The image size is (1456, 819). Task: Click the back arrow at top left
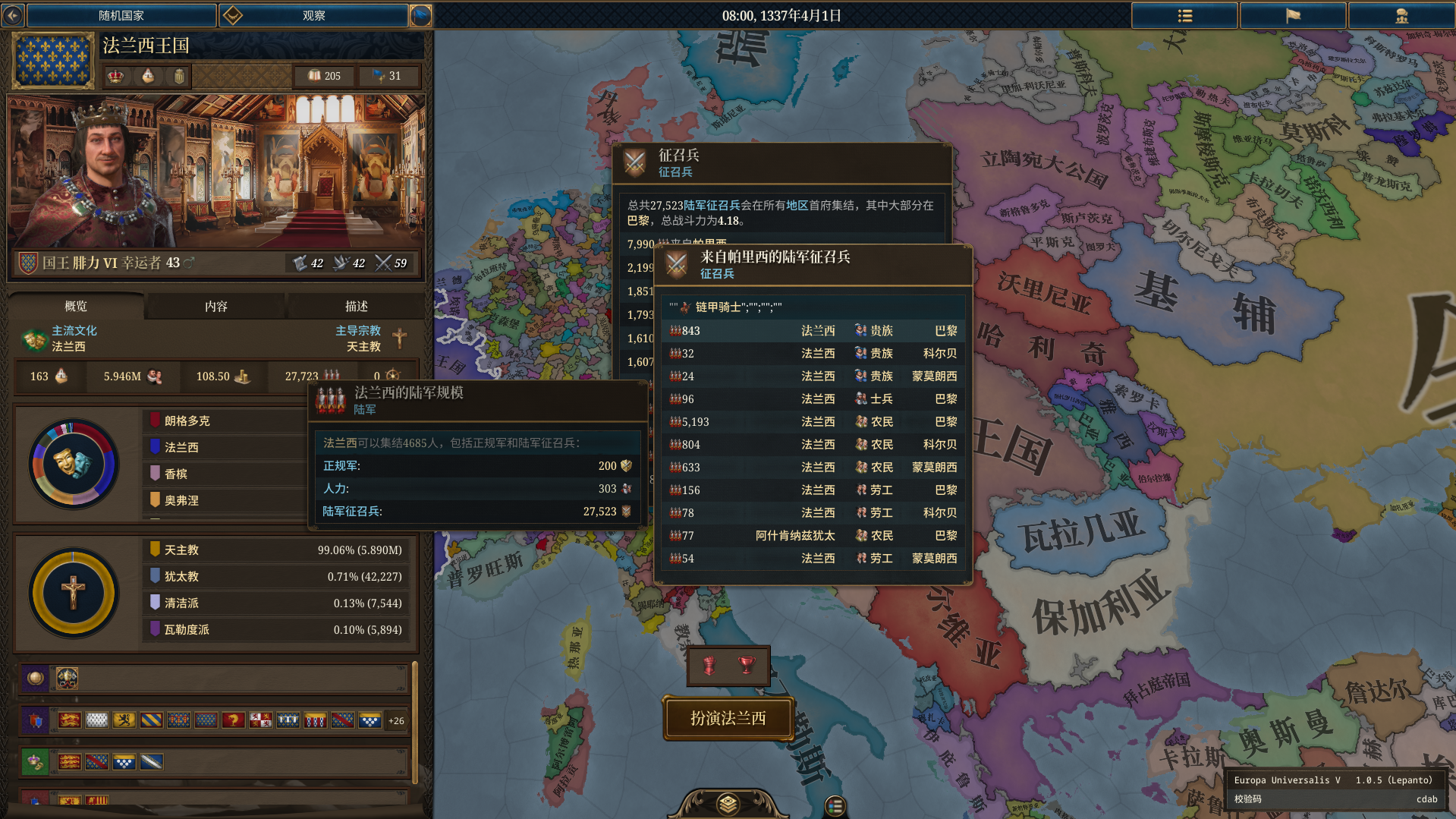[x=12, y=15]
